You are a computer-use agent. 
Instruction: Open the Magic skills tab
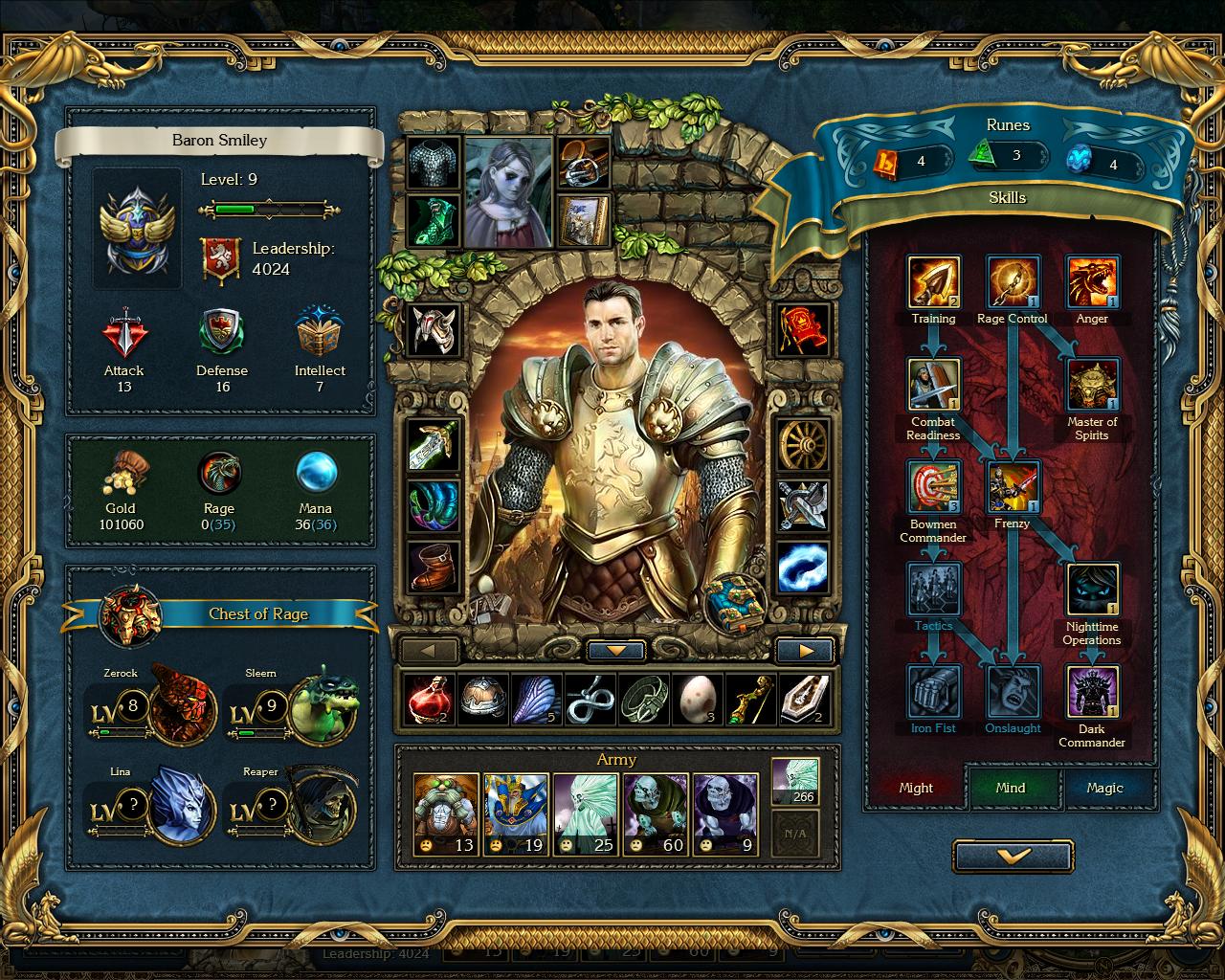[1104, 788]
